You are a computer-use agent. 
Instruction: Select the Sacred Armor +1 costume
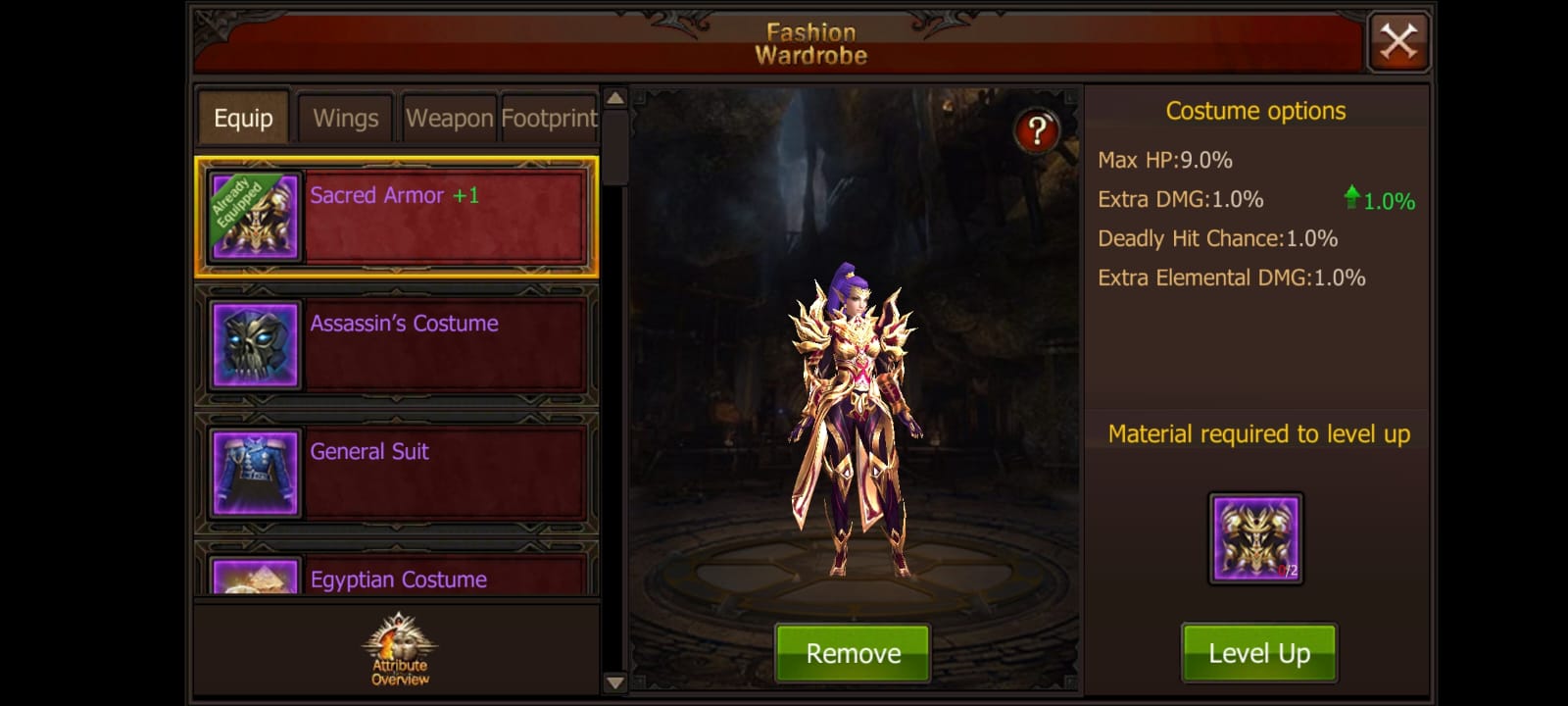pos(397,217)
